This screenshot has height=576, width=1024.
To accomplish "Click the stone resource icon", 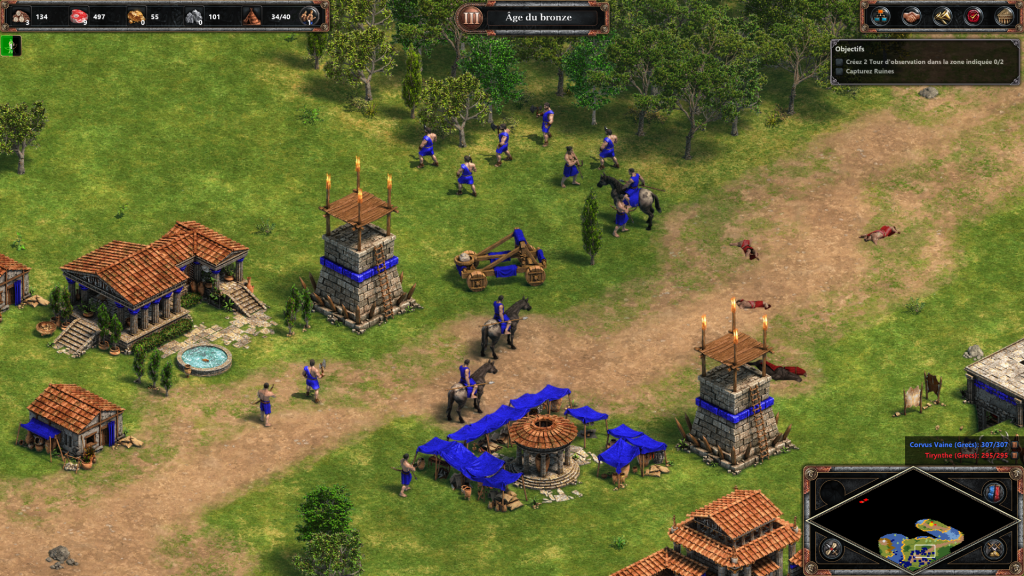I will [195, 16].
